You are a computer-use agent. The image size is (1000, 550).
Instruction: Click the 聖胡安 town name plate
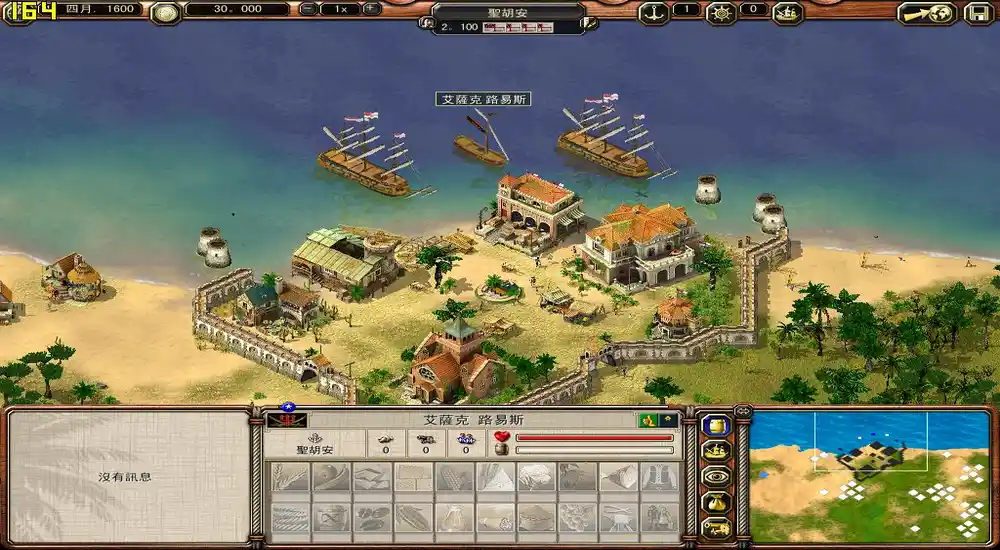click(509, 11)
